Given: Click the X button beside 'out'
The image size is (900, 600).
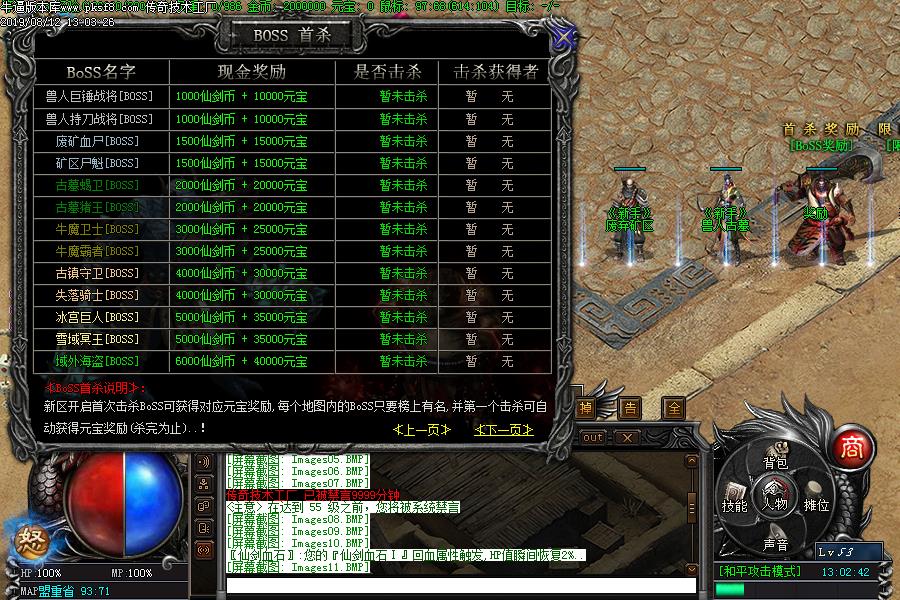Looking at the screenshot, I should [x=626, y=437].
